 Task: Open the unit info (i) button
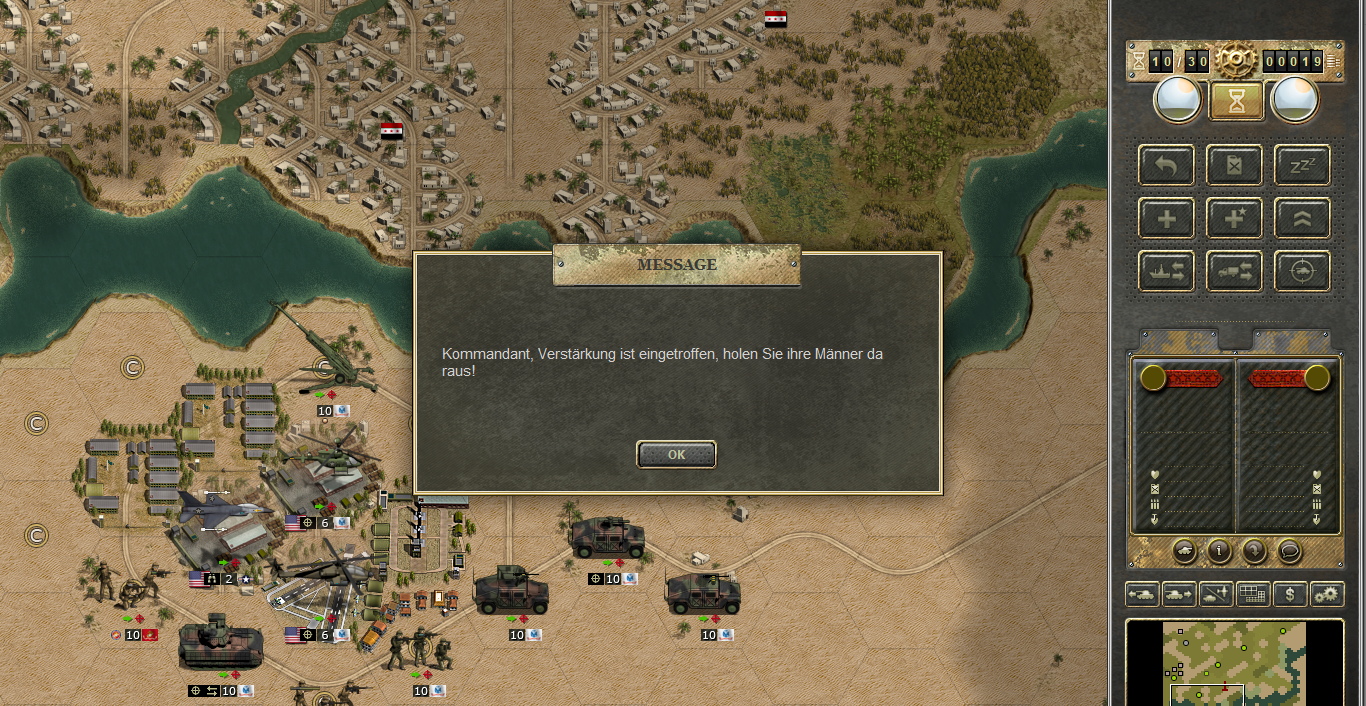point(1218,550)
